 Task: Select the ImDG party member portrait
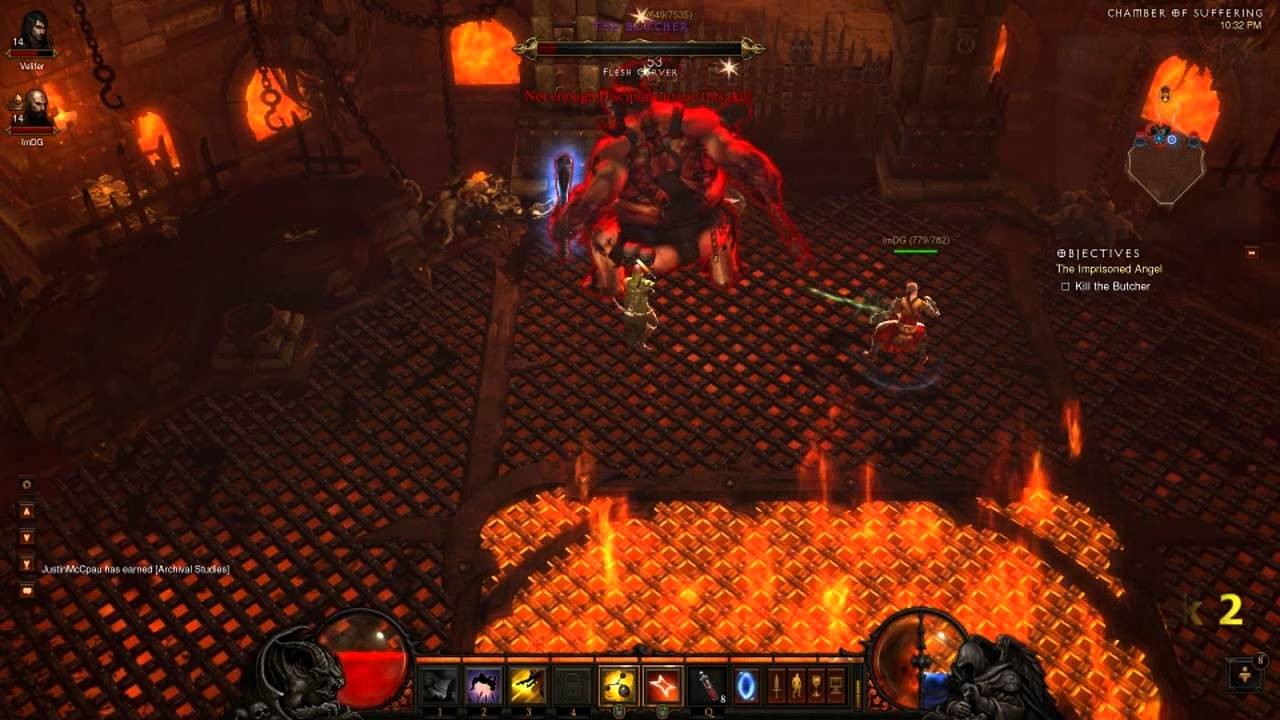(34, 108)
